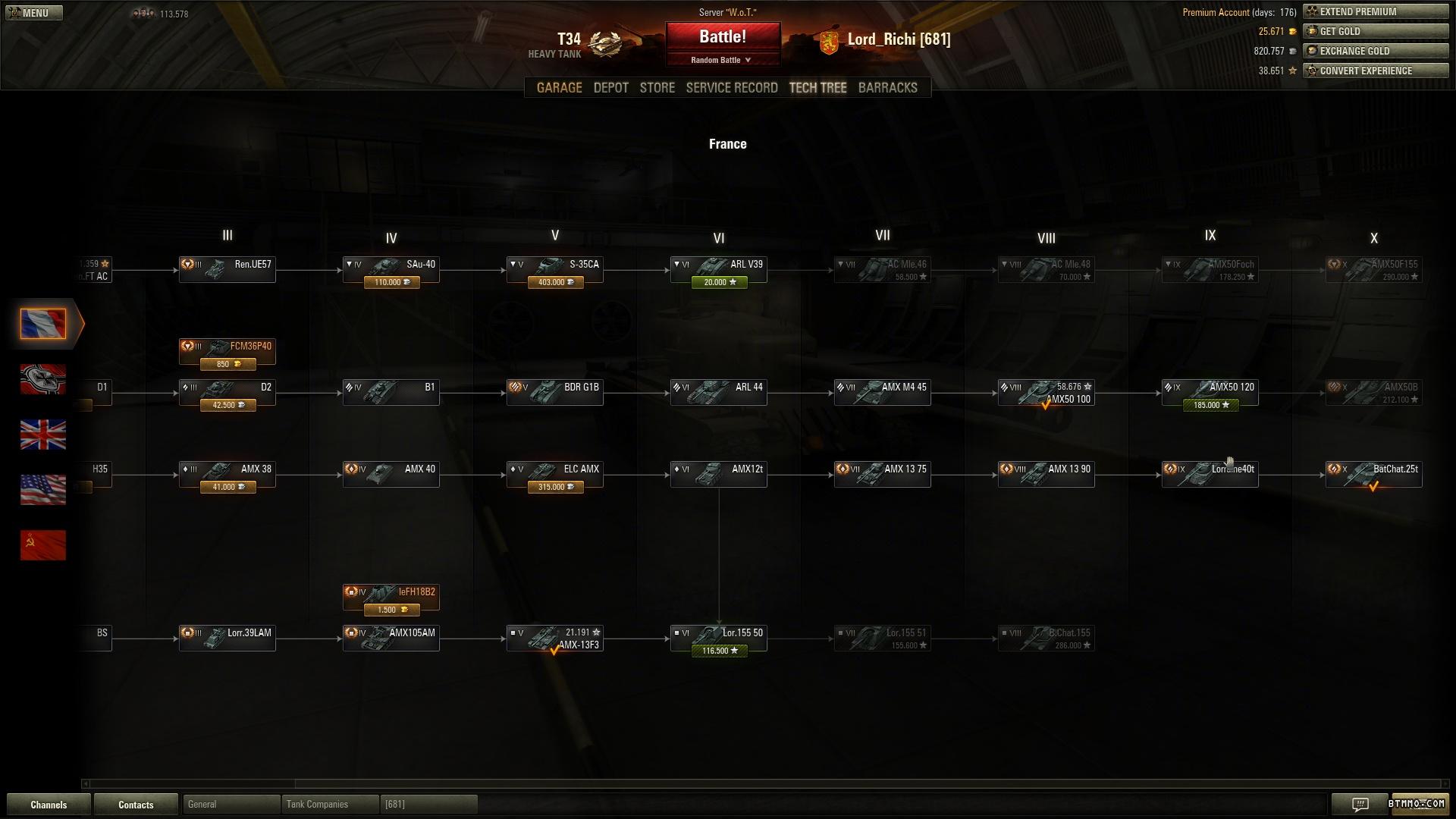The width and height of the screenshot is (1456, 819).
Task: Show the USA tech tree flag
Action: (x=43, y=490)
